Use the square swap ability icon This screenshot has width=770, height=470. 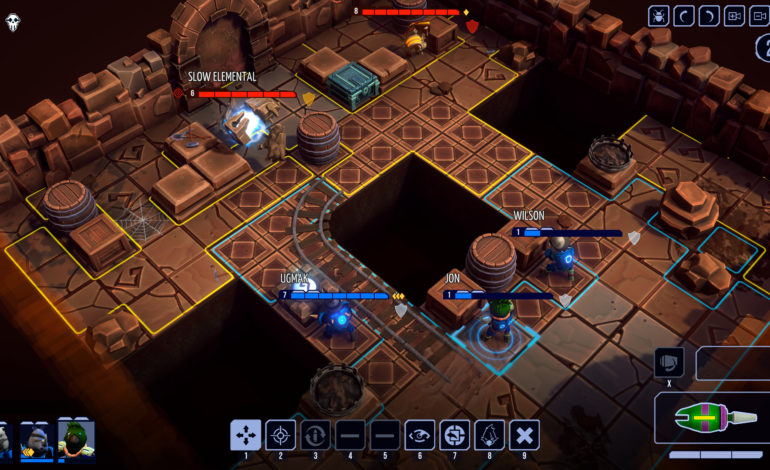pos(455,435)
